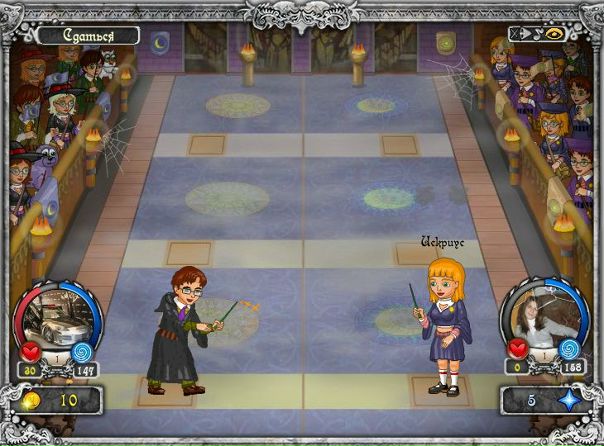Click the Сдаться surrender button
The width and height of the screenshot is (604, 446).
[87, 36]
